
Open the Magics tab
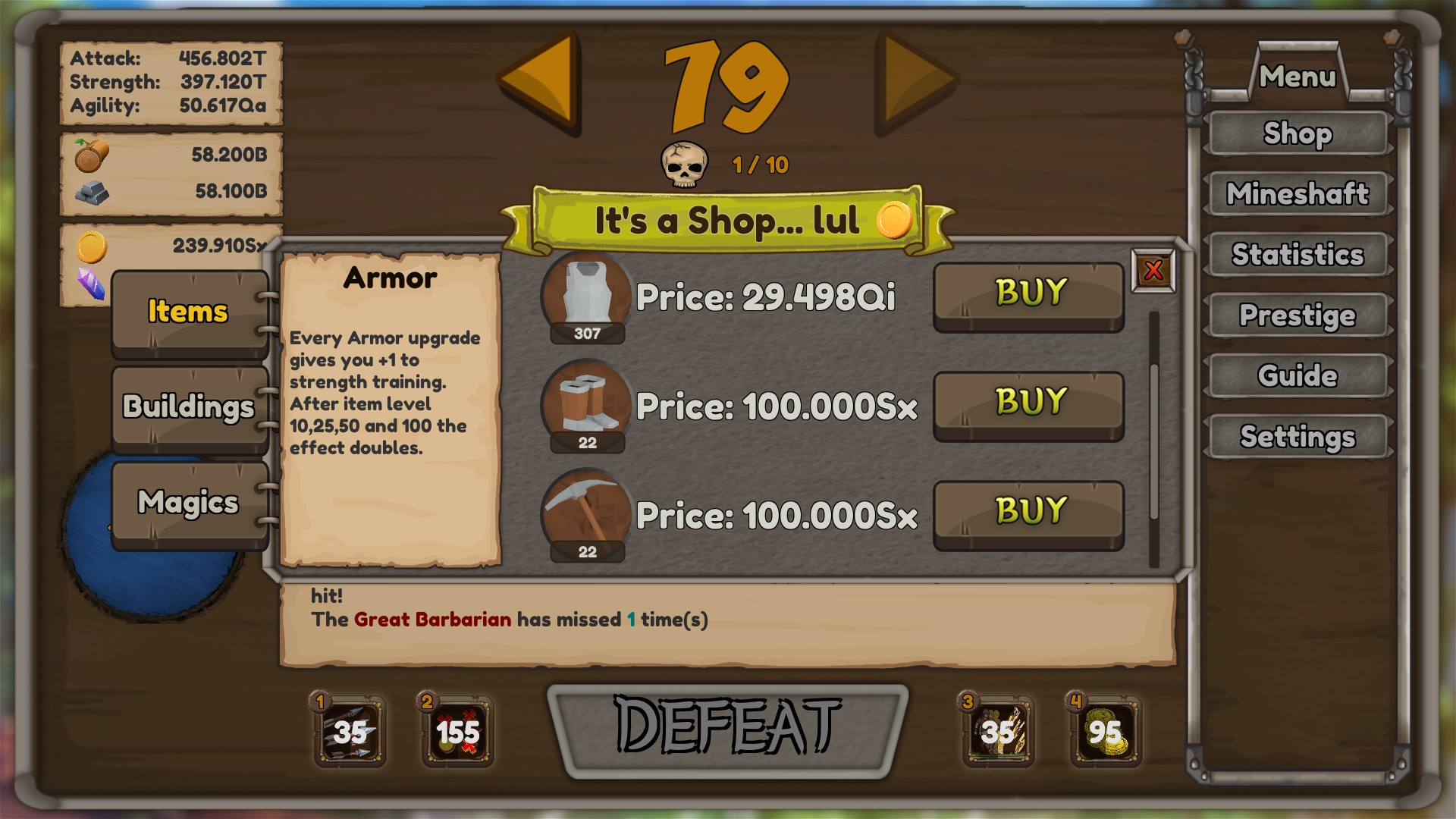[187, 502]
